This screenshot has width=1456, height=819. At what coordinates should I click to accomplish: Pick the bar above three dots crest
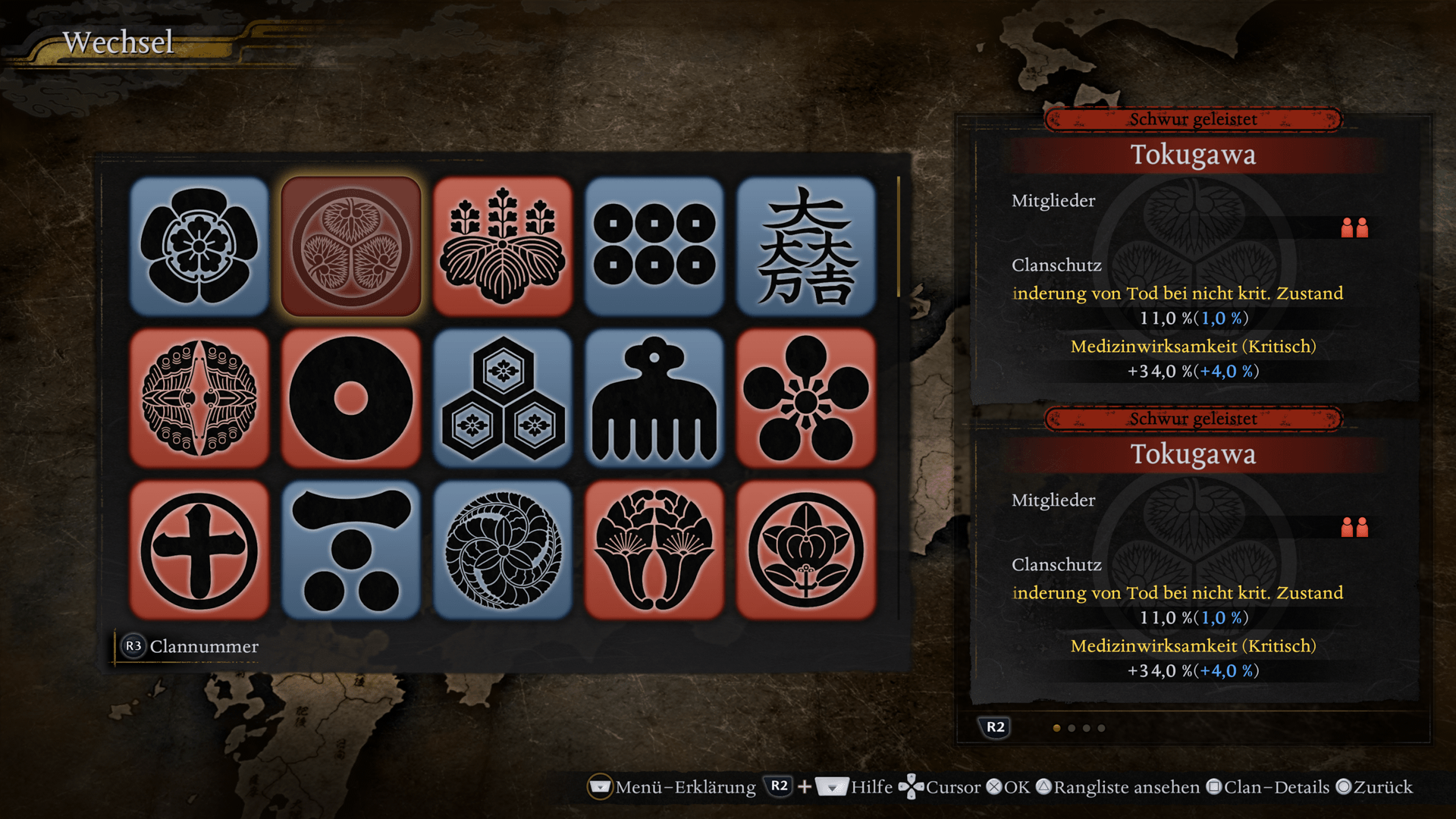351,550
